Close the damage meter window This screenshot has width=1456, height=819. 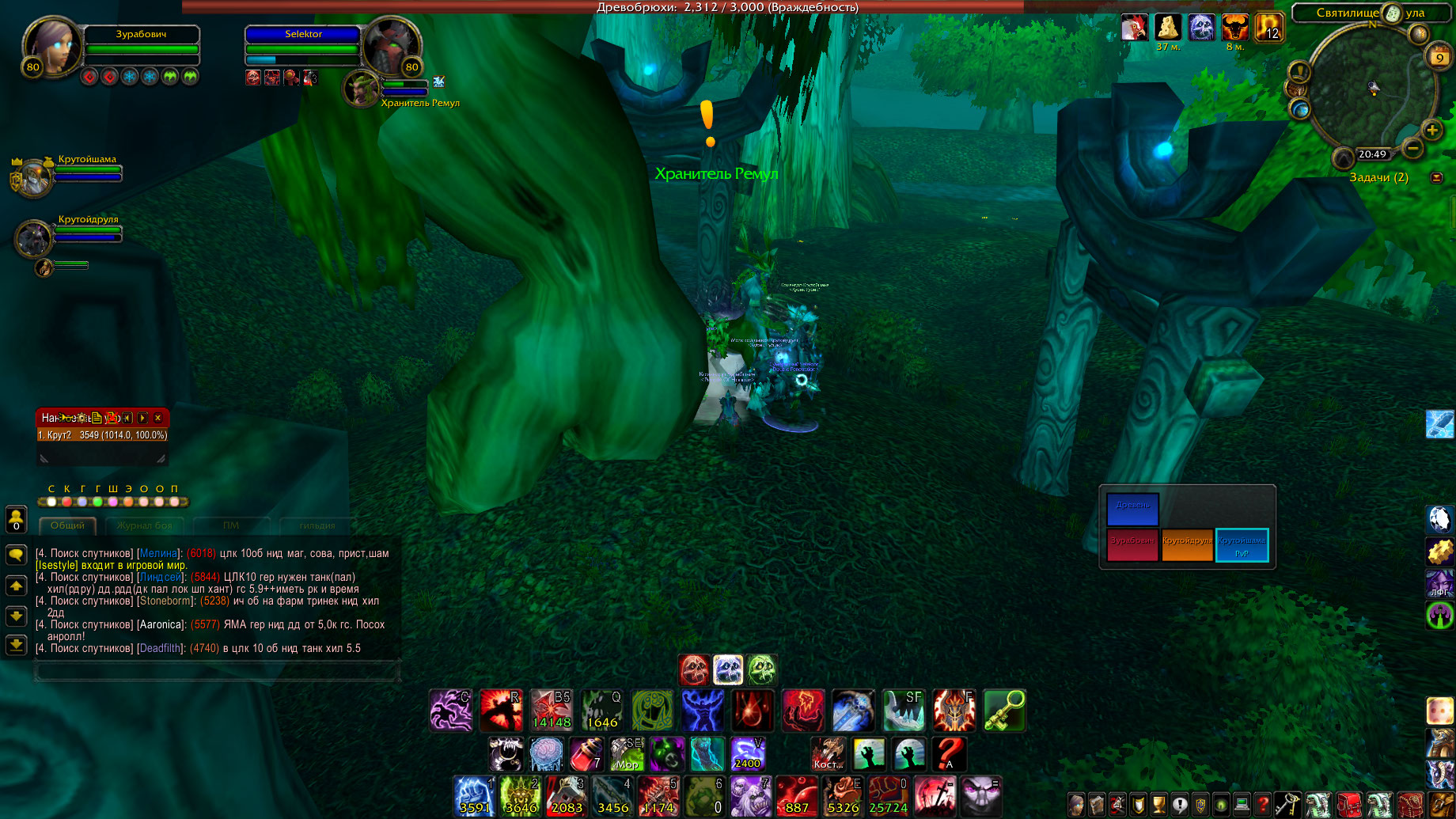(x=158, y=418)
